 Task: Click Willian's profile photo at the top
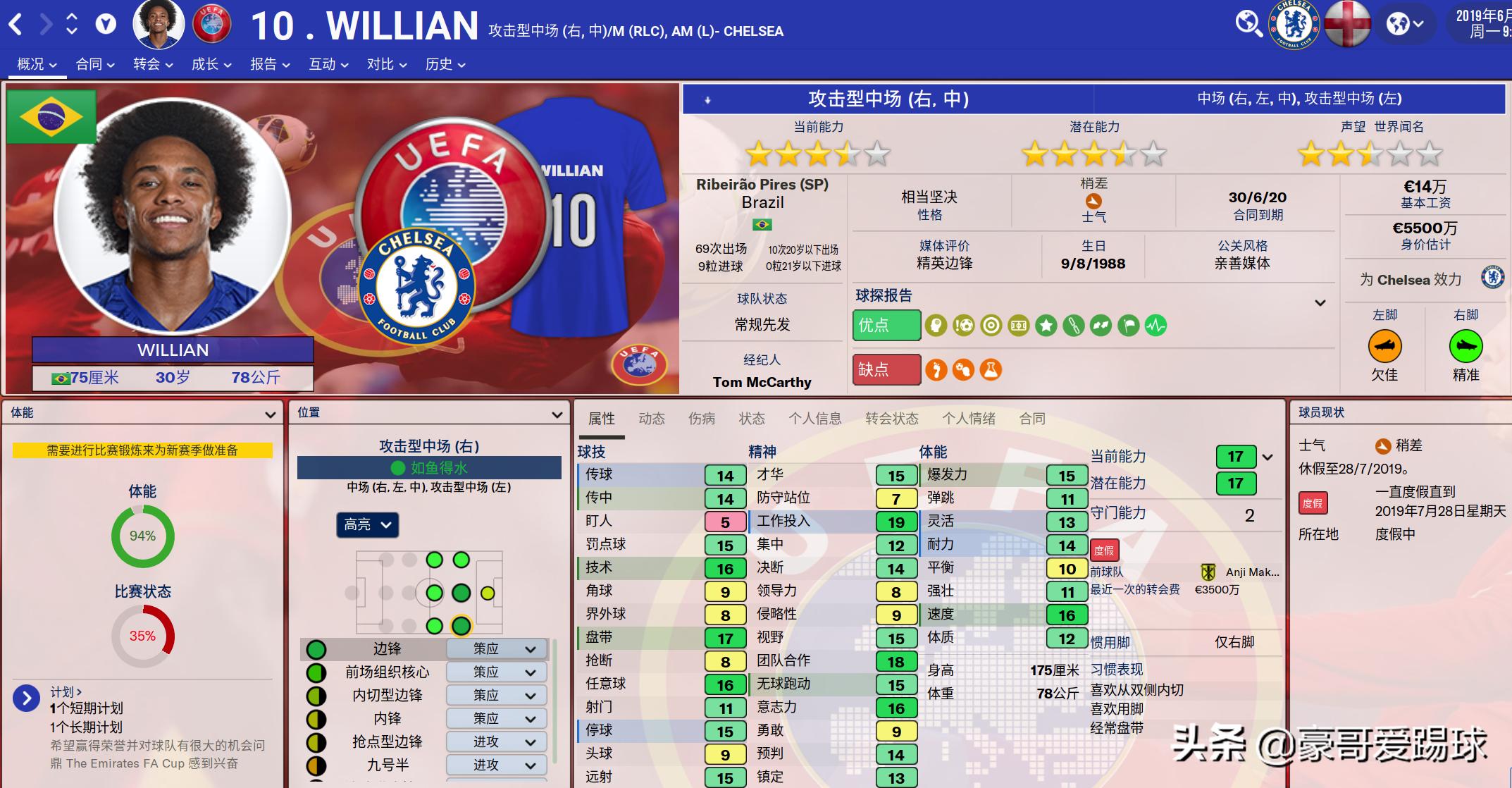coord(159,23)
